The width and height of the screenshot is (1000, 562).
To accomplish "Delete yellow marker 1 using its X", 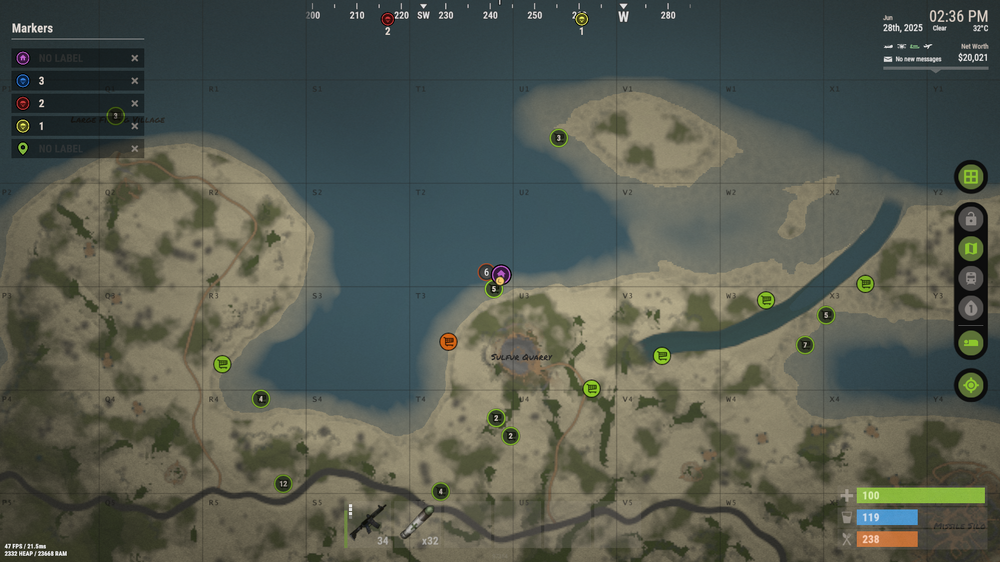I will [135, 126].
